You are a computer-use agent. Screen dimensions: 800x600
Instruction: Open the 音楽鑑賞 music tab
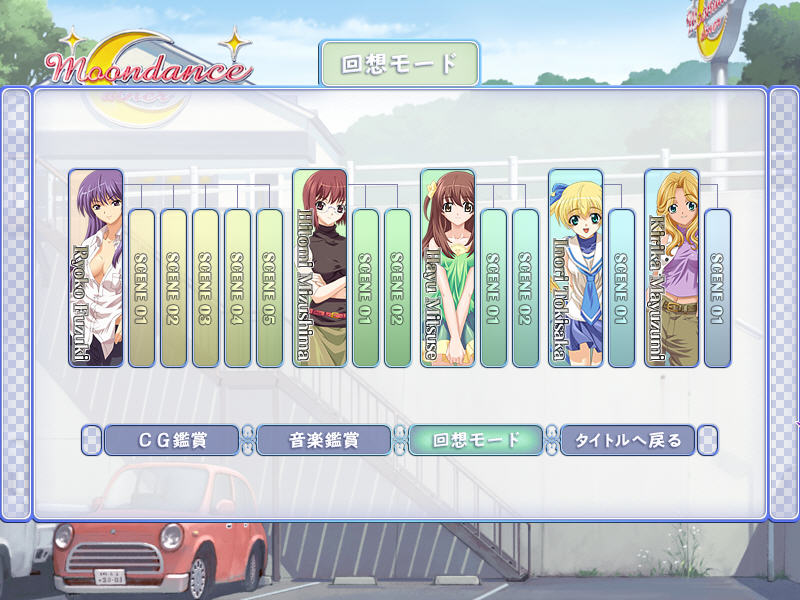(x=324, y=440)
